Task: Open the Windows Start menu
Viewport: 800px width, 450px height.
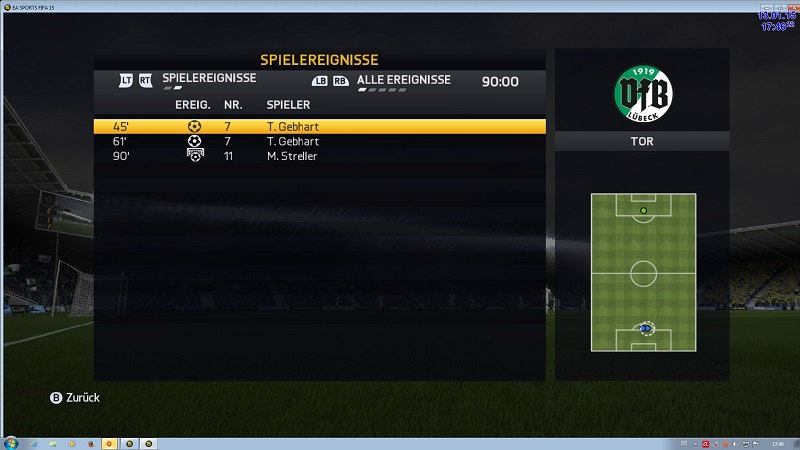Action: (x=11, y=442)
